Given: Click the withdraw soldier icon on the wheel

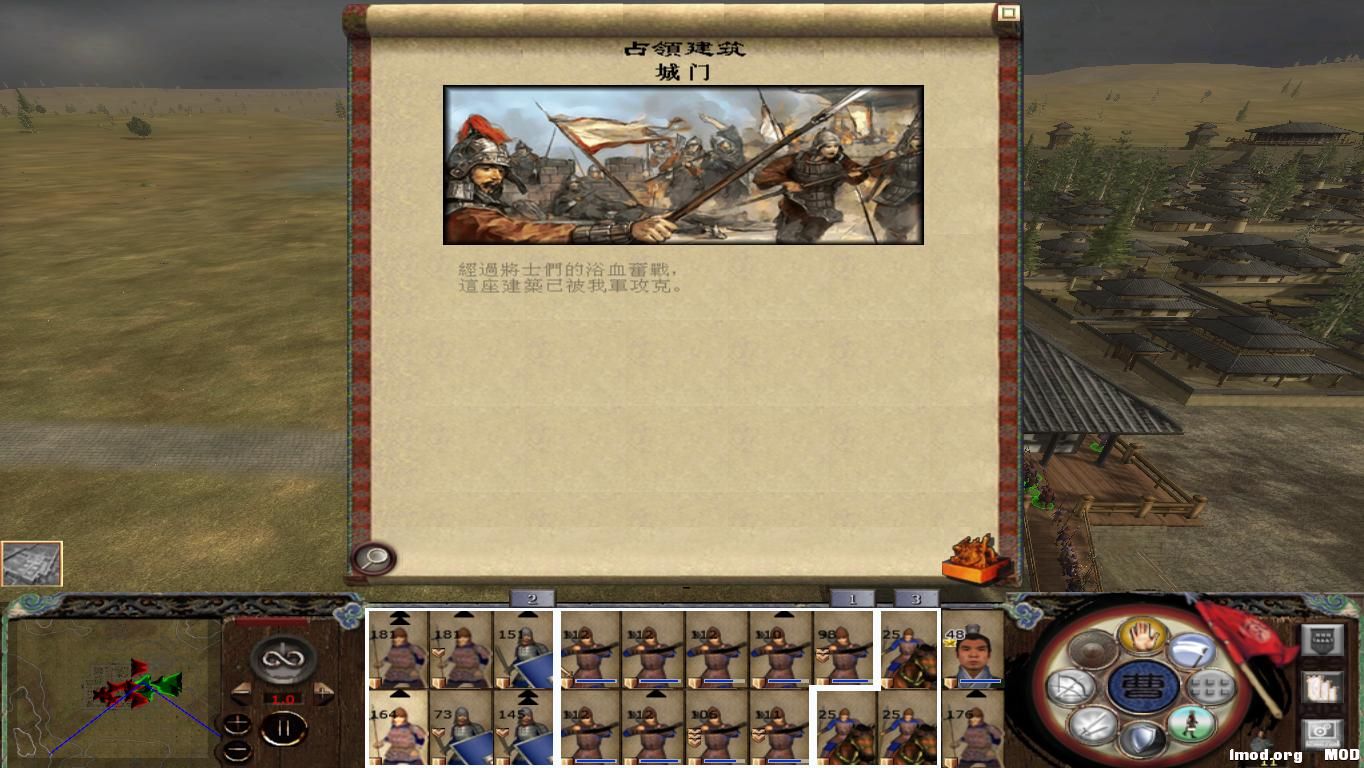Looking at the screenshot, I should [1191, 724].
